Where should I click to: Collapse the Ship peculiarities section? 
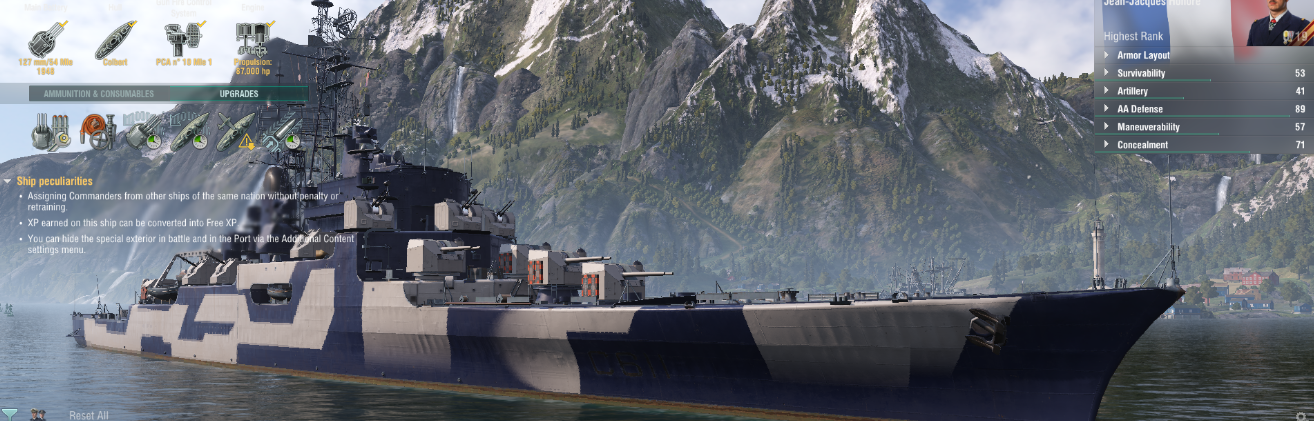coord(54,181)
